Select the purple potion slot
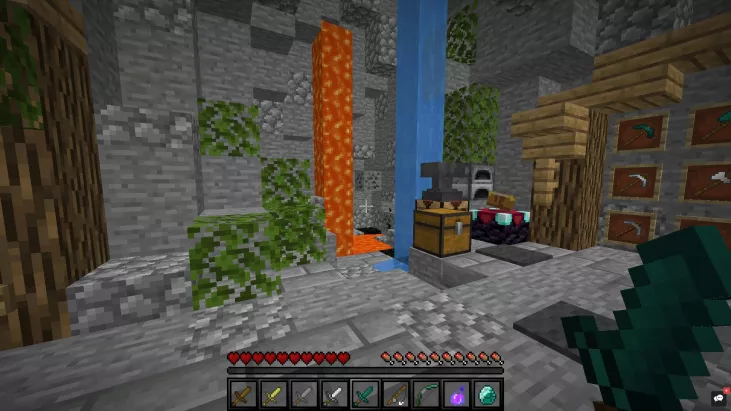This screenshot has height=411, width=731. click(x=455, y=395)
